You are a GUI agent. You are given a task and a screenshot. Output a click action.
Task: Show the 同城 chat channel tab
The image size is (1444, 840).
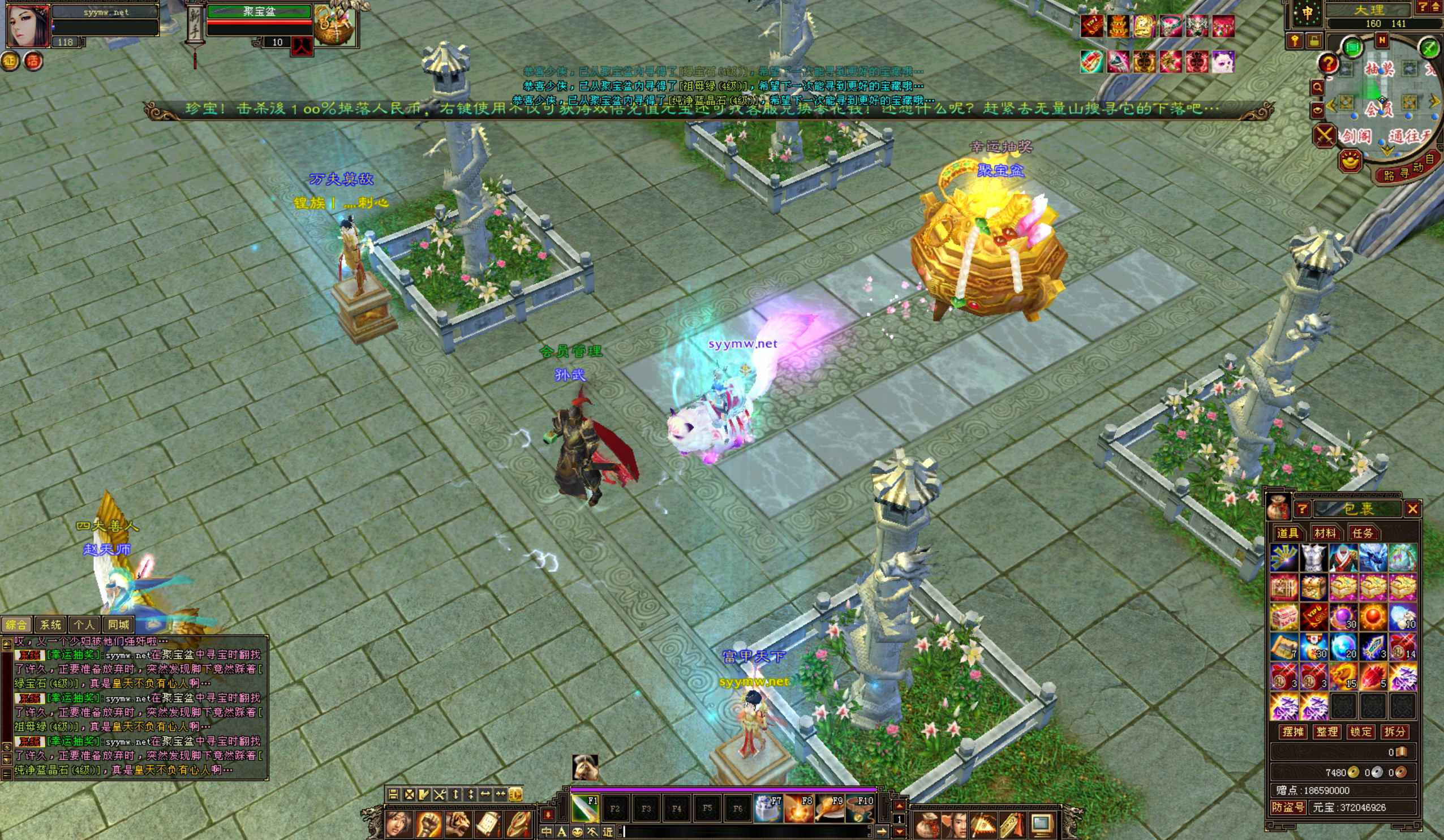pos(119,624)
